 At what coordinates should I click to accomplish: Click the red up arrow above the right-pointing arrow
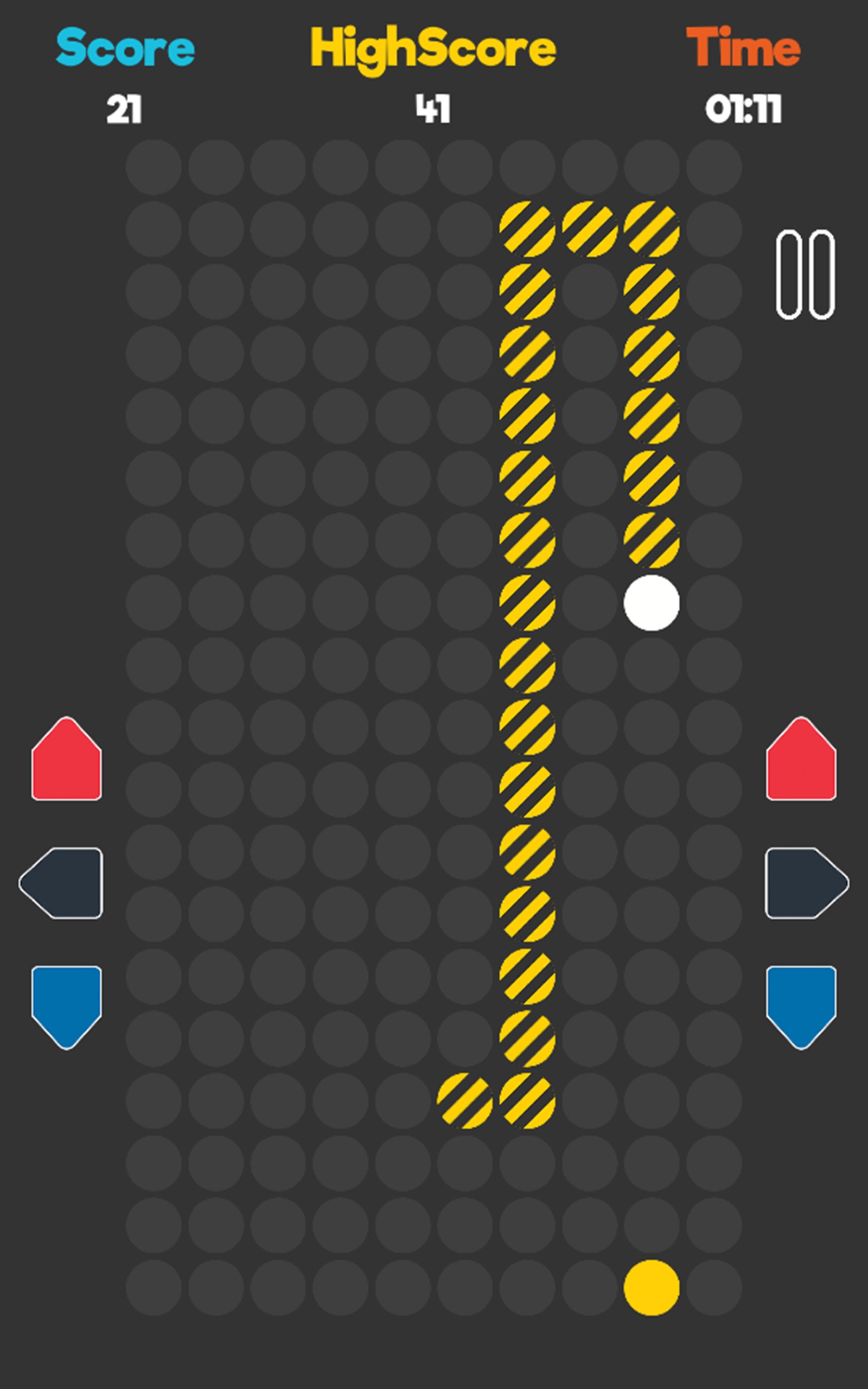coord(801,760)
